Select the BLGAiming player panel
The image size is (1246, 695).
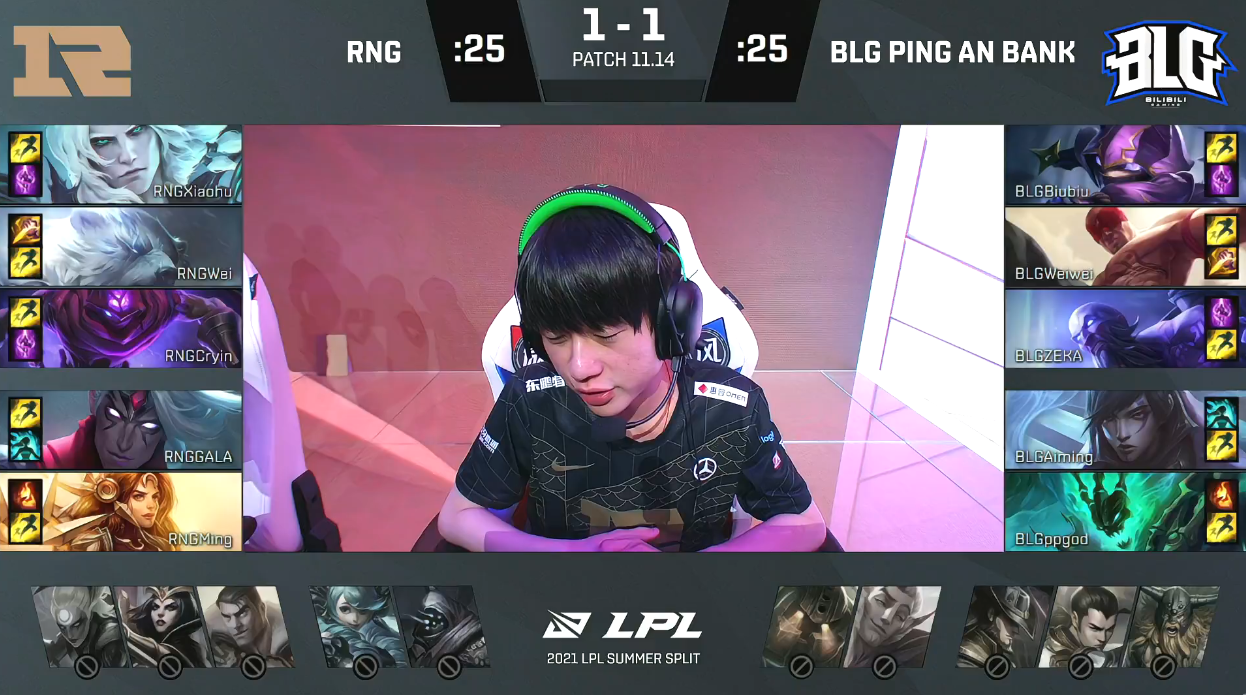pyautogui.click(x=1104, y=429)
